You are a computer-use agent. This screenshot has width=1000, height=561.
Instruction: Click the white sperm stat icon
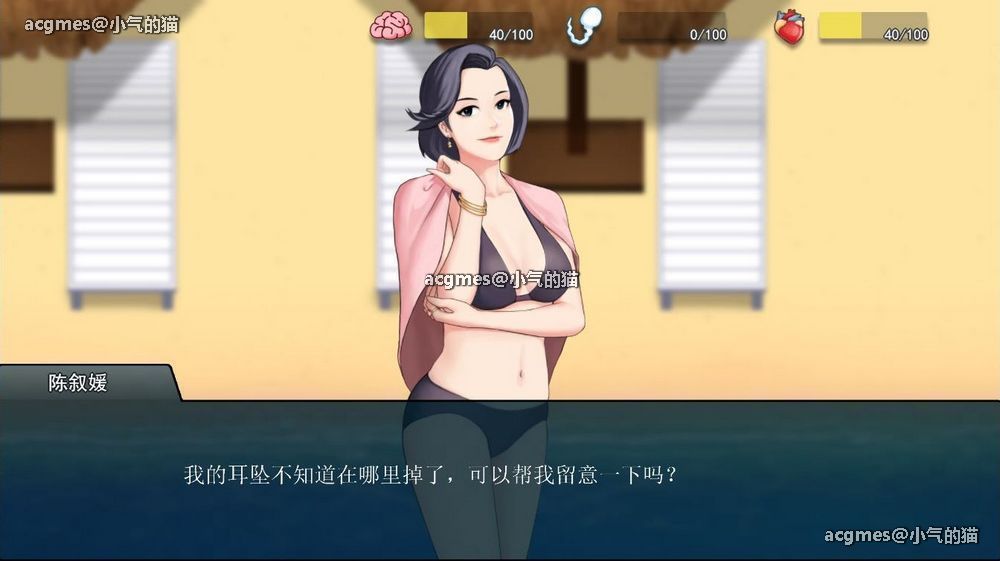(x=584, y=27)
